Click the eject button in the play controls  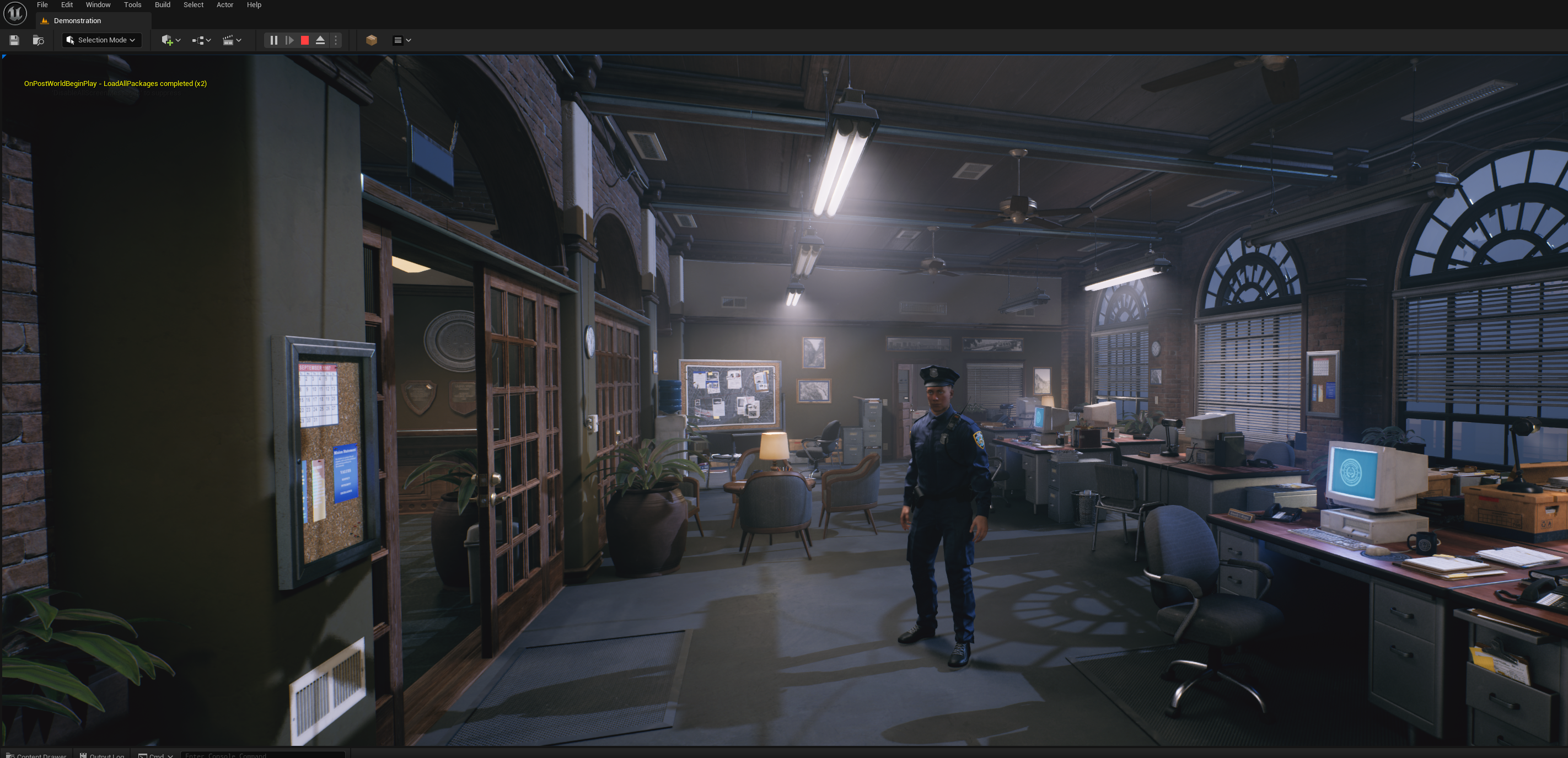pos(320,40)
